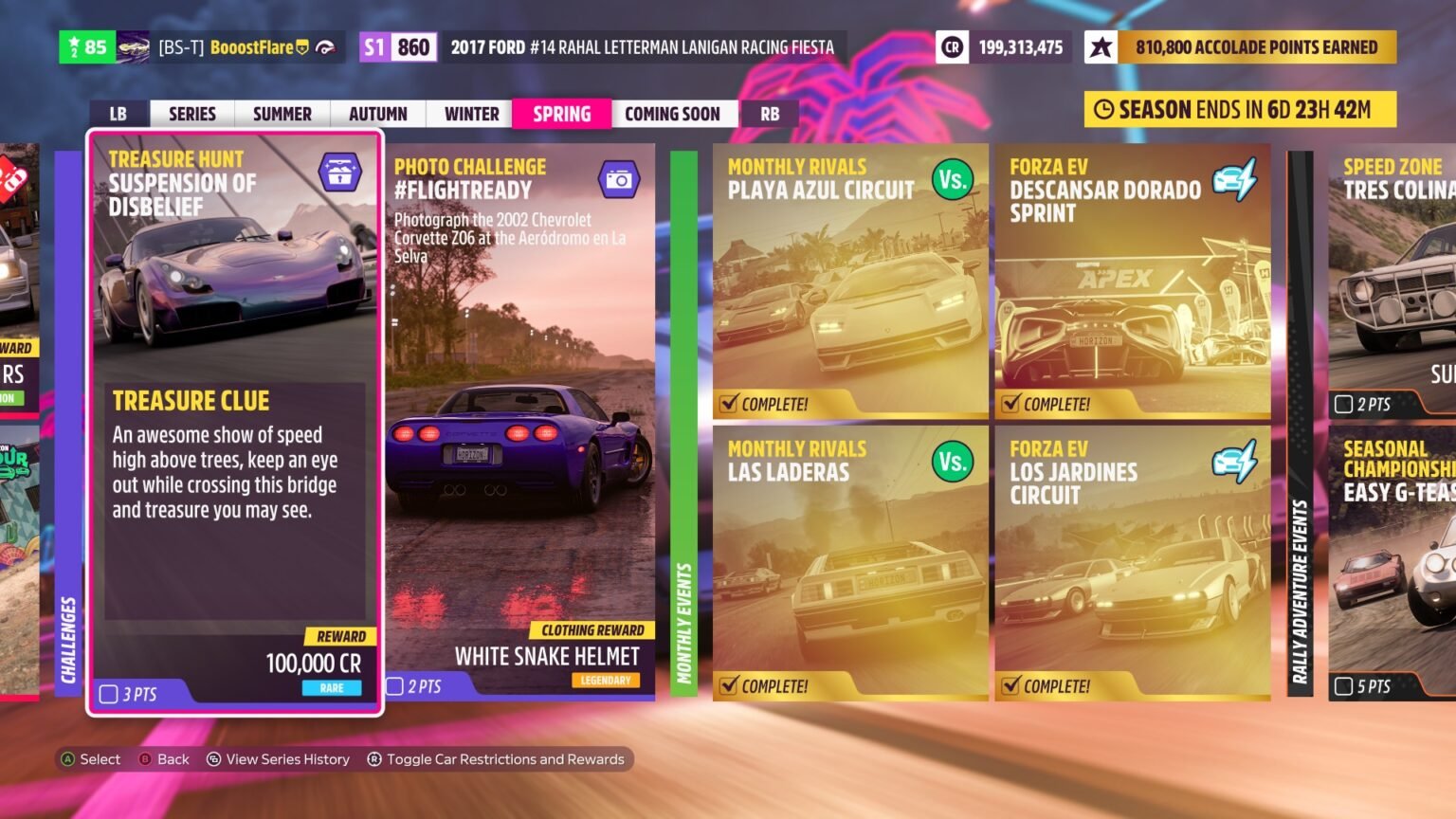Click the treasure chest icon on Suspension of Disbelief
The image size is (1456, 819).
point(338,172)
